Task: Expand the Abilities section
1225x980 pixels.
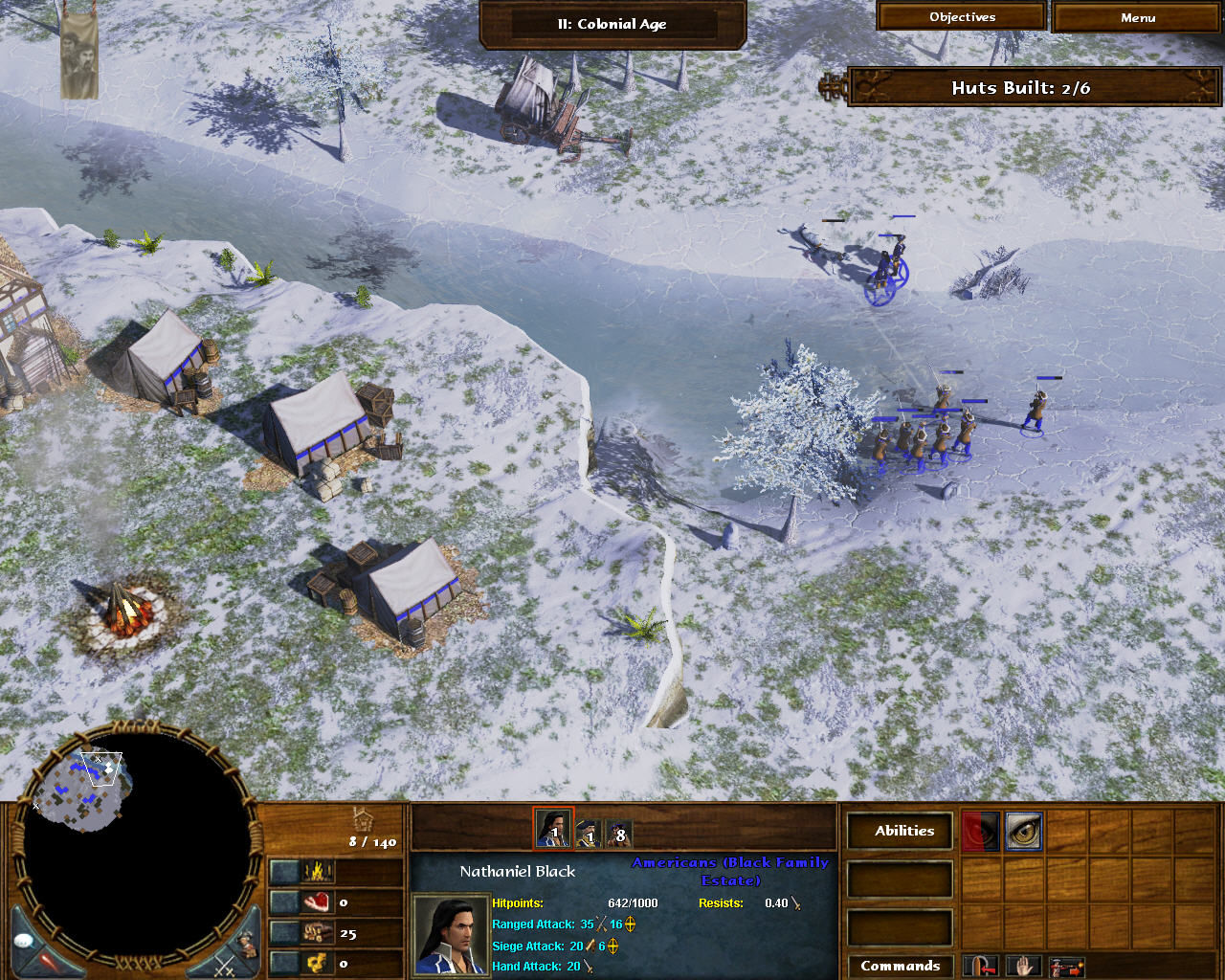Action: [900, 831]
